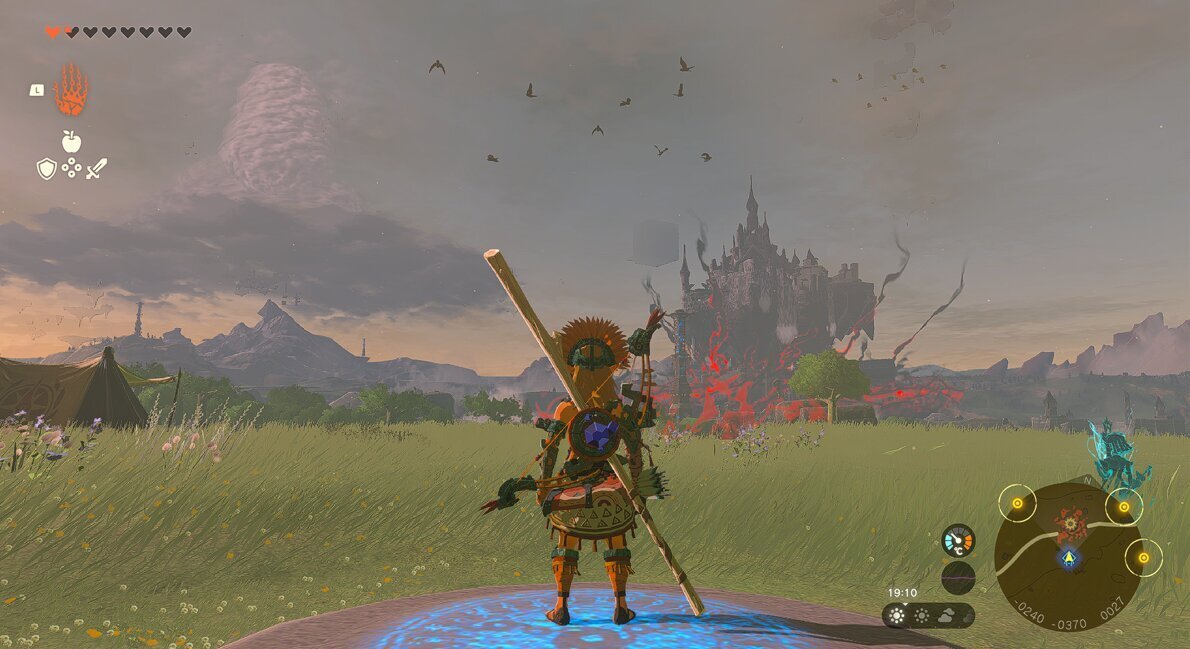This screenshot has height=649, width=1190.
Task: Select the yellow player arrow on minimap
Action: click(x=1070, y=558)
